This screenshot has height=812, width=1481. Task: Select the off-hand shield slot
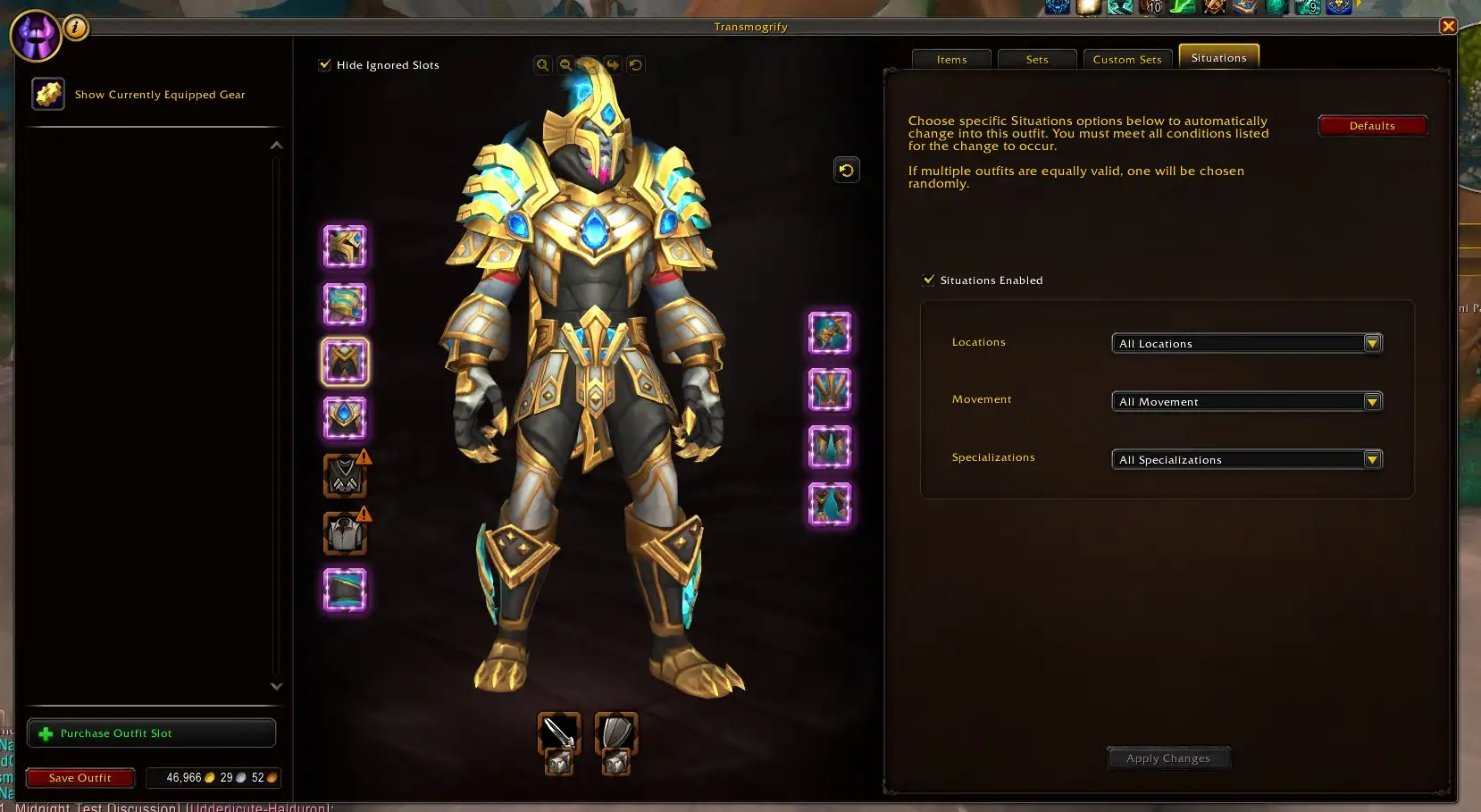616,732
